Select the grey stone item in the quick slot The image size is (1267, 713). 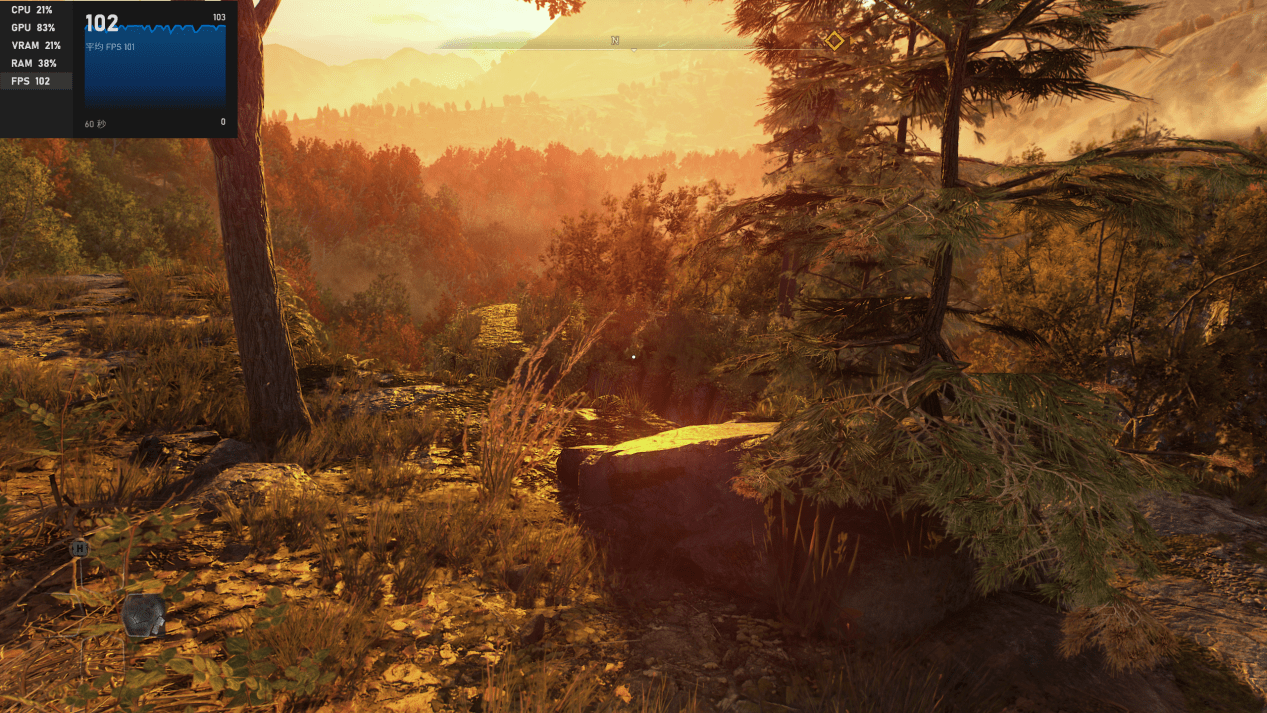[144, 615]
